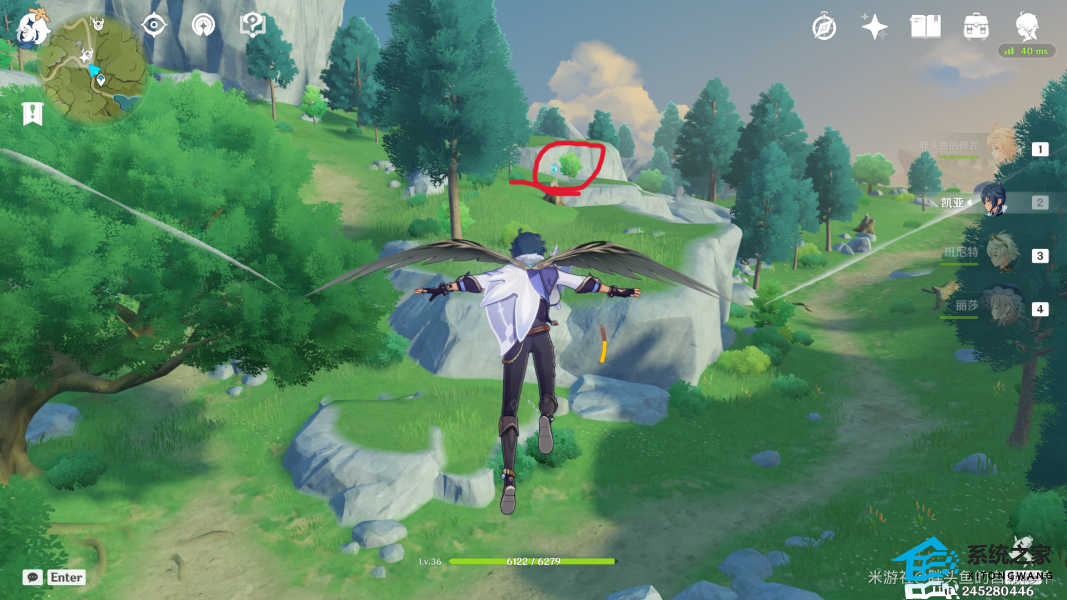Activate the eye-shaped elemental sight icon
The height and width of the screenshot is (600, 1067).
tap(154, 25)
